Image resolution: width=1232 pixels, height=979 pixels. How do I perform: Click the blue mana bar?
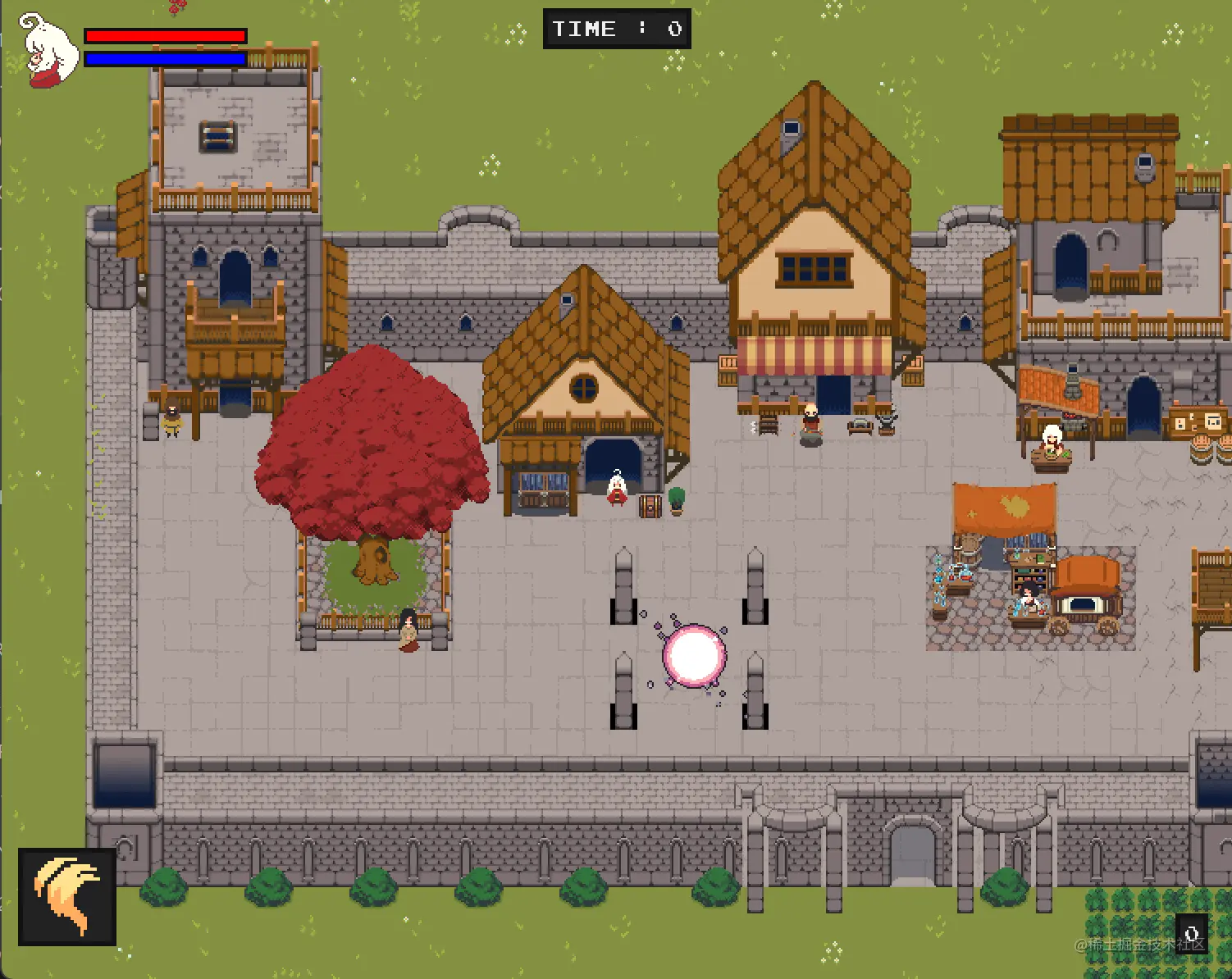[x=164, y=59]
